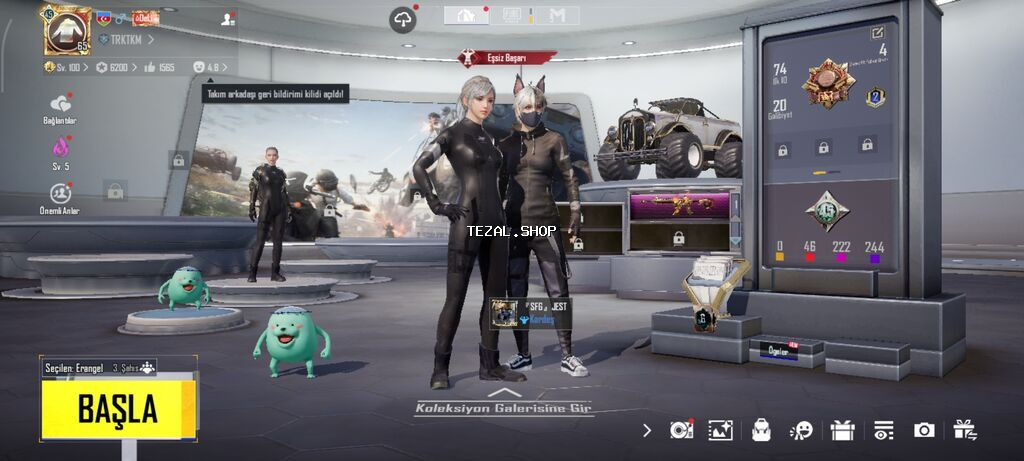
Task: Click the camera screenshot icon
Action: pos(924,430)
